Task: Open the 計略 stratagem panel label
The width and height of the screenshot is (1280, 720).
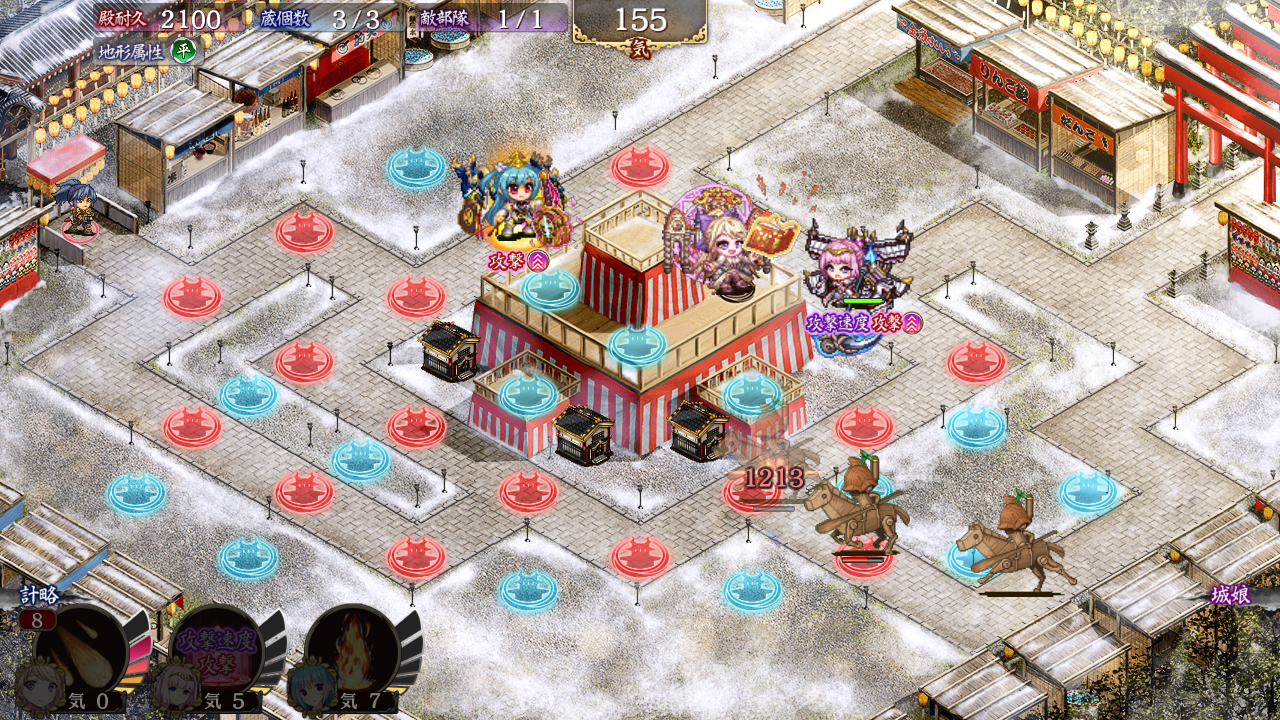Action: pyautogui.click(x=40, y=596)
